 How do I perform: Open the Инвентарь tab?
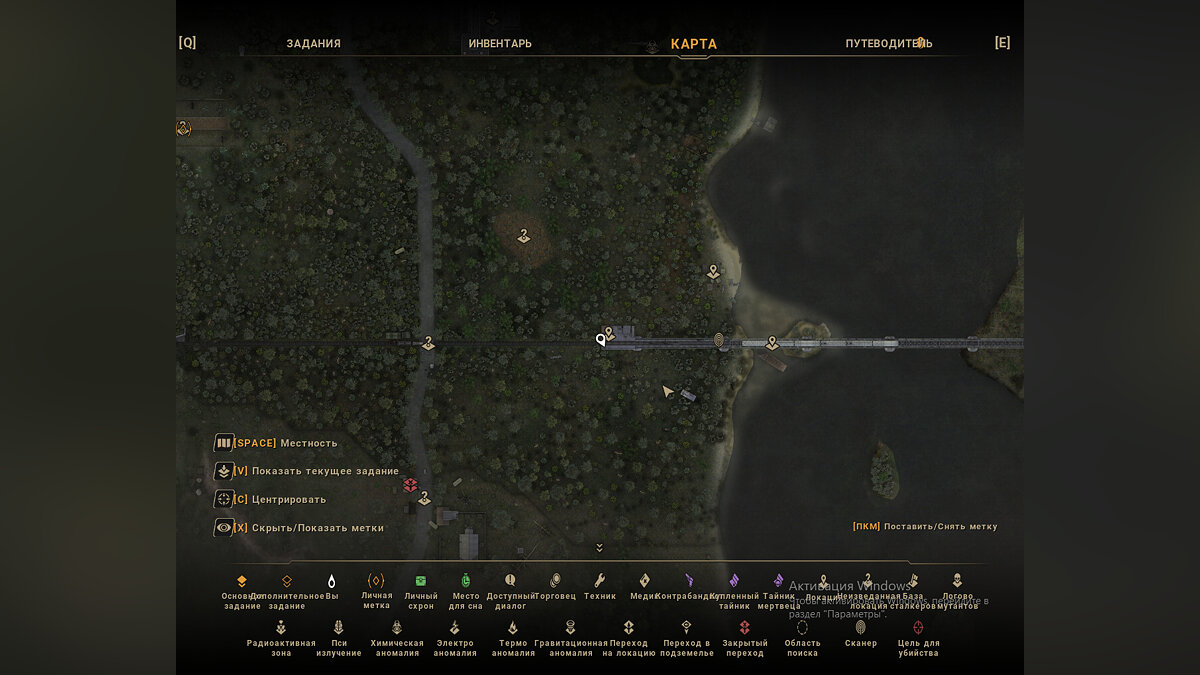point(500,44)
